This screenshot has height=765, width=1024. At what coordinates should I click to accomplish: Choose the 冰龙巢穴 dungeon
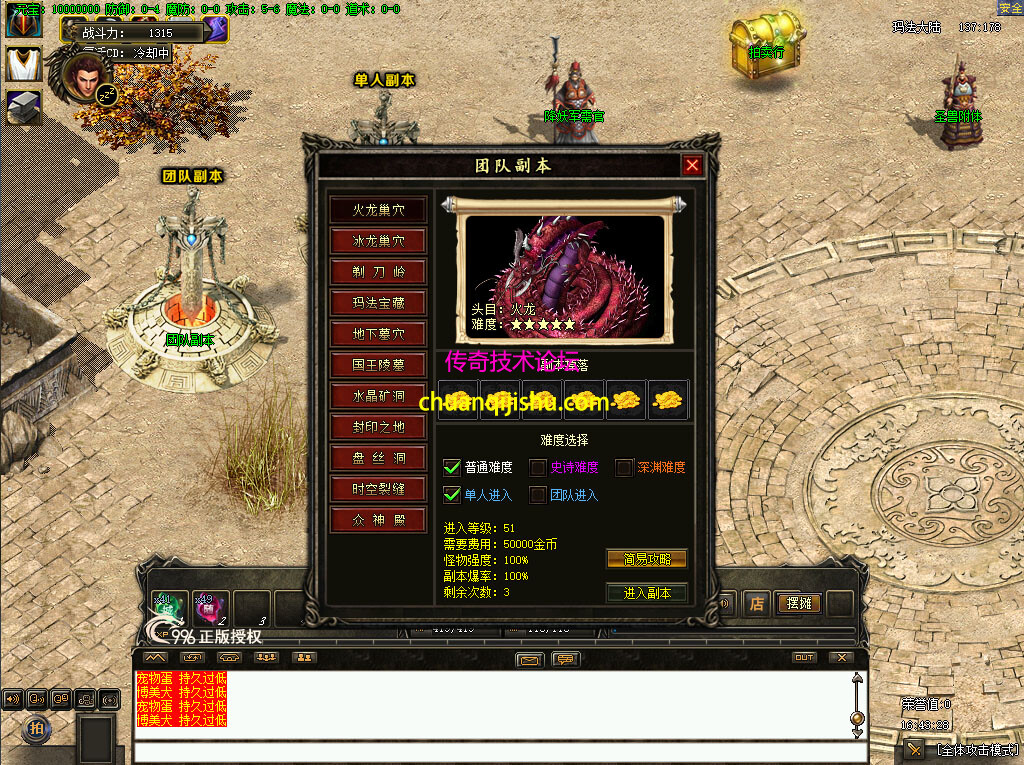pos(378,241)
